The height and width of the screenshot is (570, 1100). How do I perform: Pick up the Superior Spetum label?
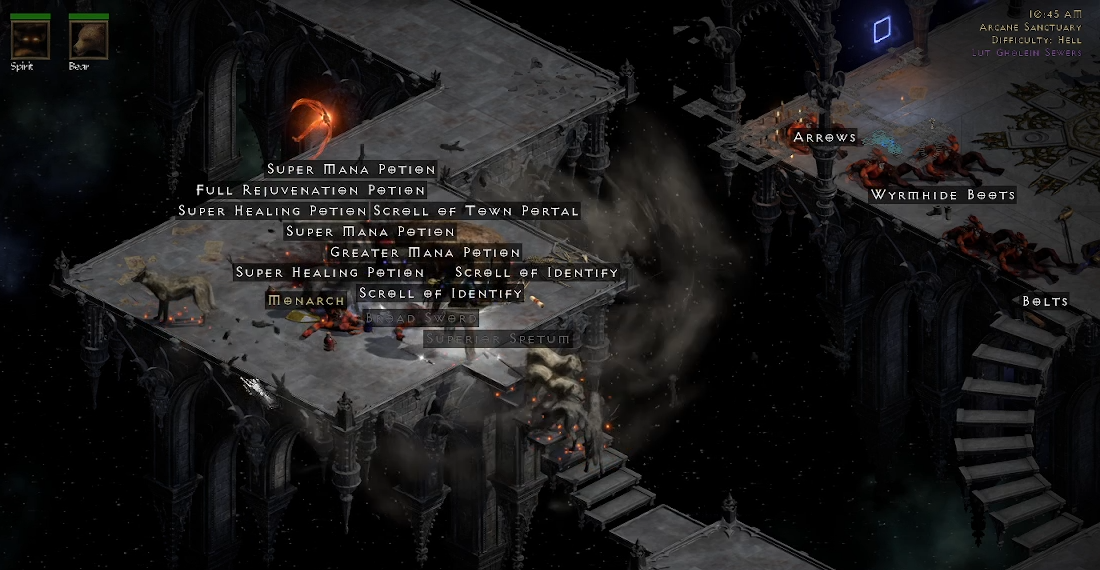499,339
